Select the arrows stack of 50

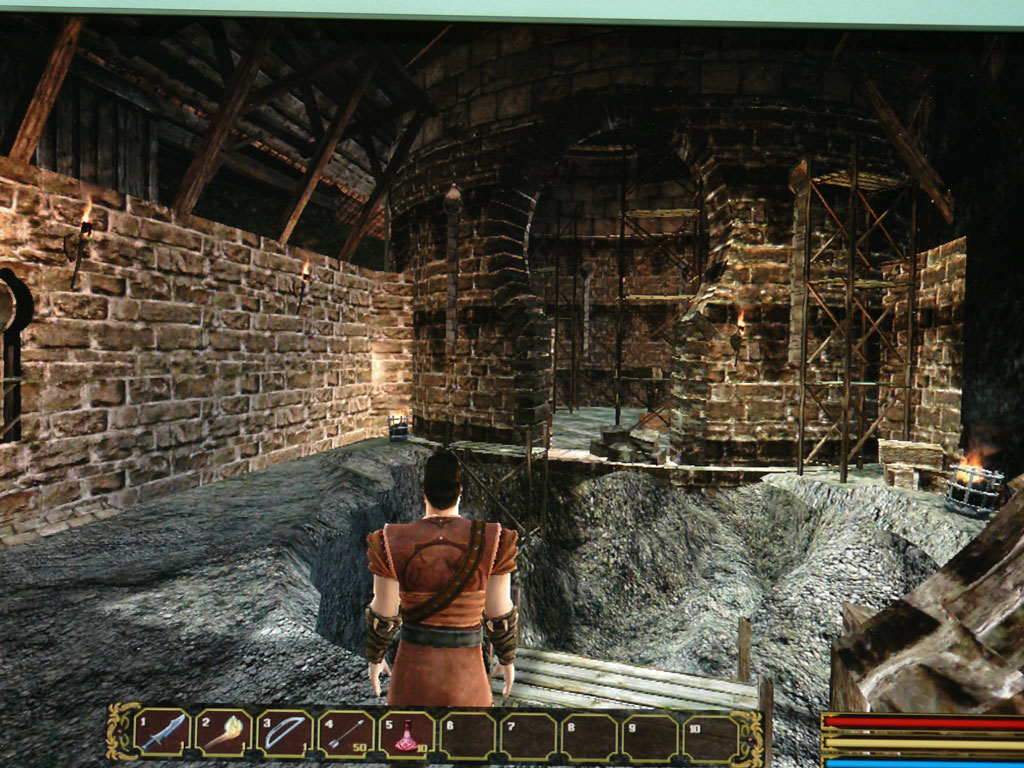pyautogui.click(x=346, y=734)
